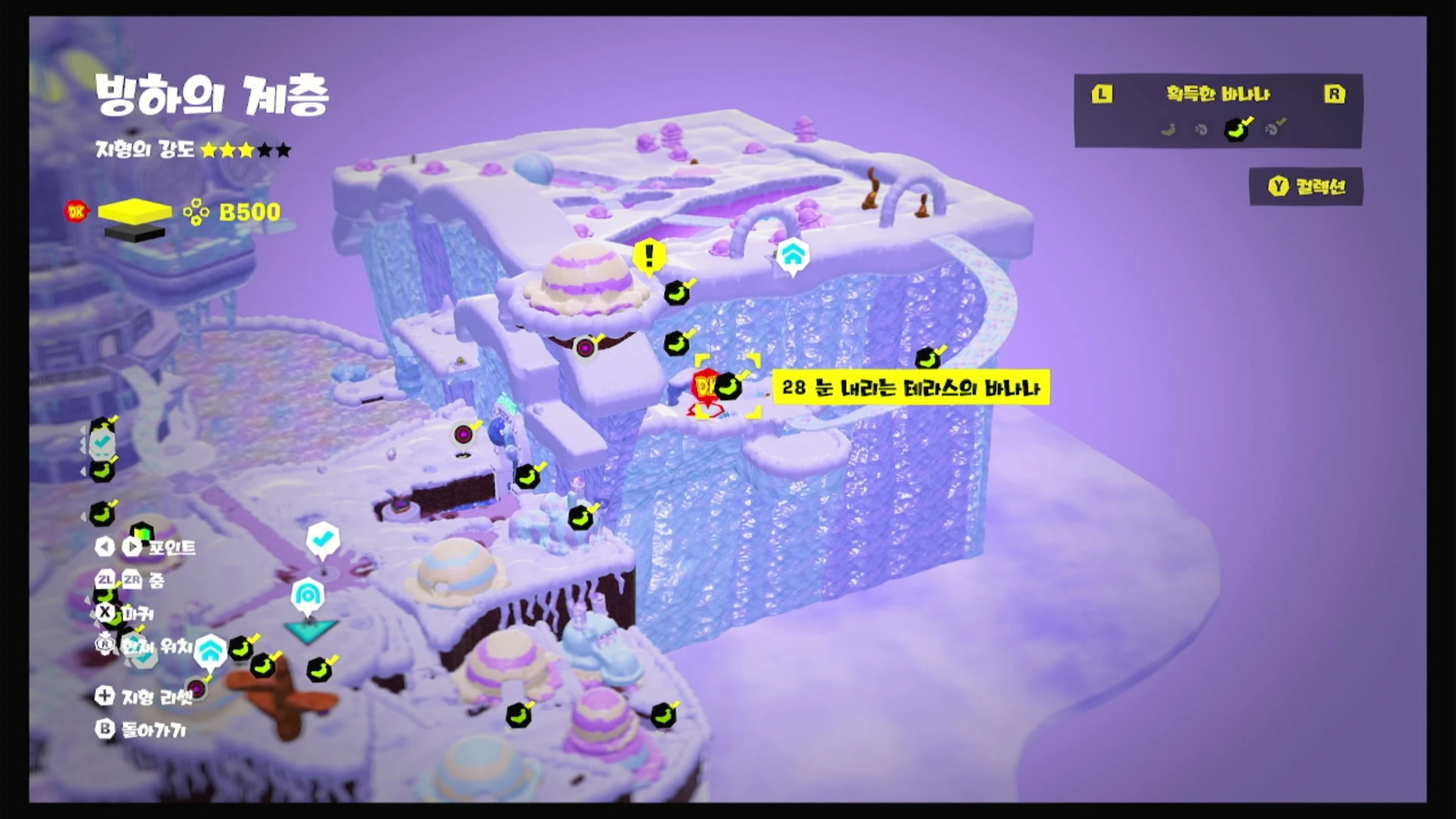Click the purple disc marker under the striped dome

tap(585, 348)
